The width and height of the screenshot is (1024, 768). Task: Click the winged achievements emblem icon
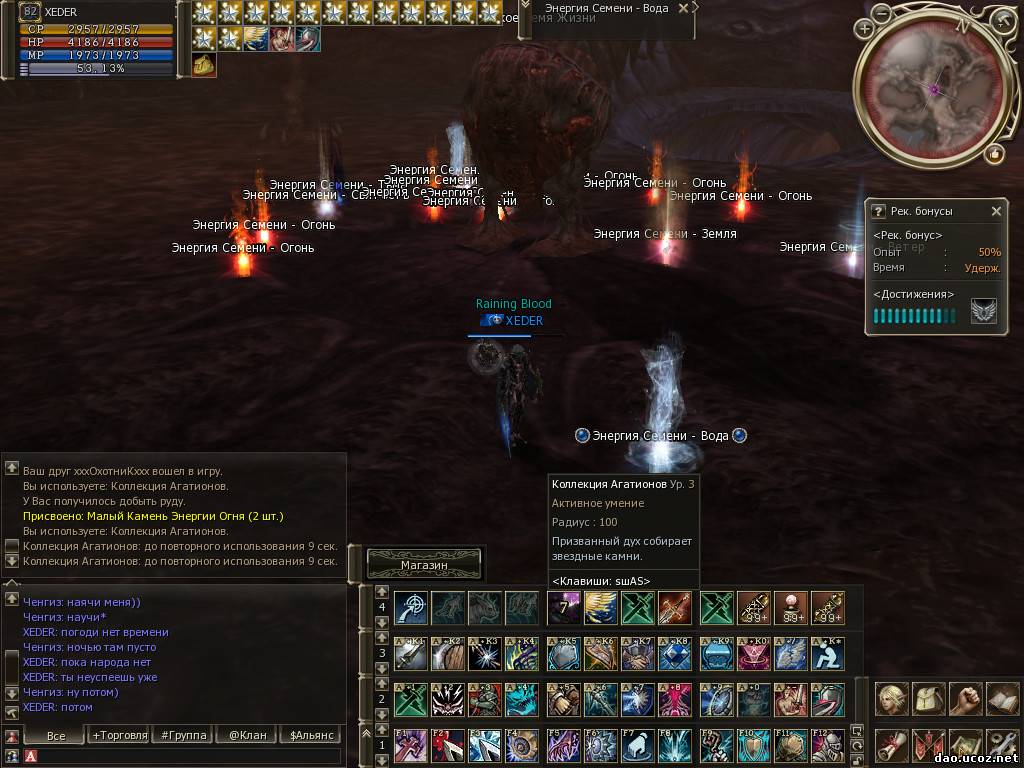[x=983, y=312]
